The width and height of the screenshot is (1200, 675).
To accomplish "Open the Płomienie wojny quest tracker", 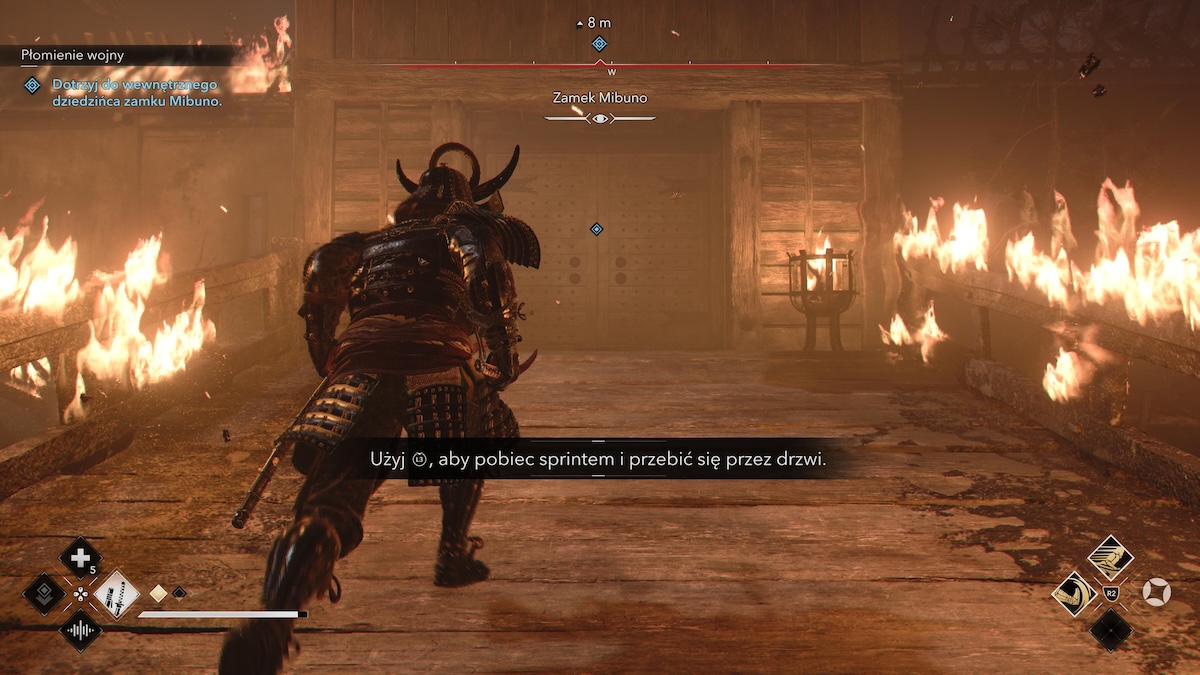I will [x=76, y=55].
